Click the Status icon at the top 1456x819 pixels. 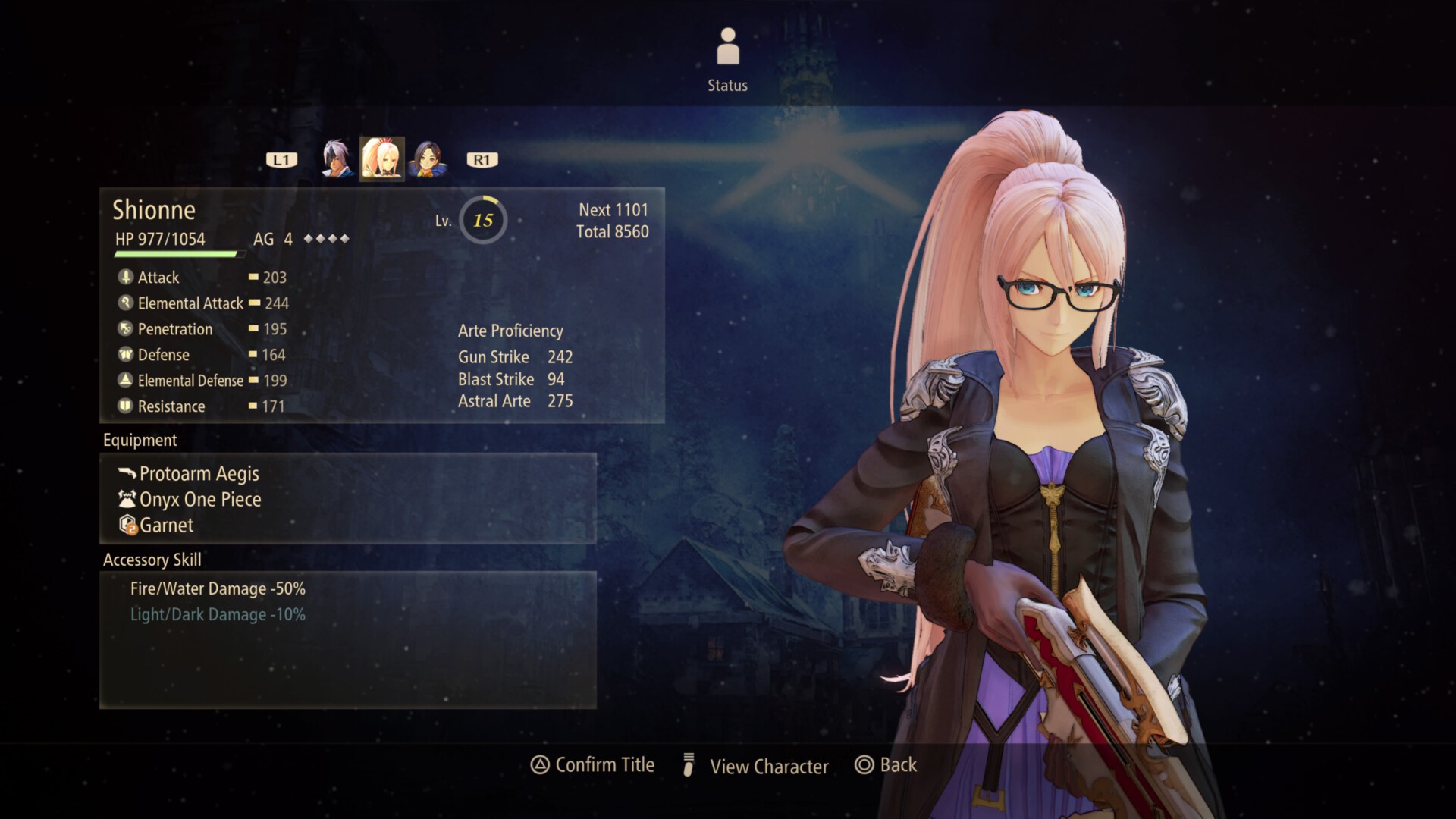click(727, 47)
